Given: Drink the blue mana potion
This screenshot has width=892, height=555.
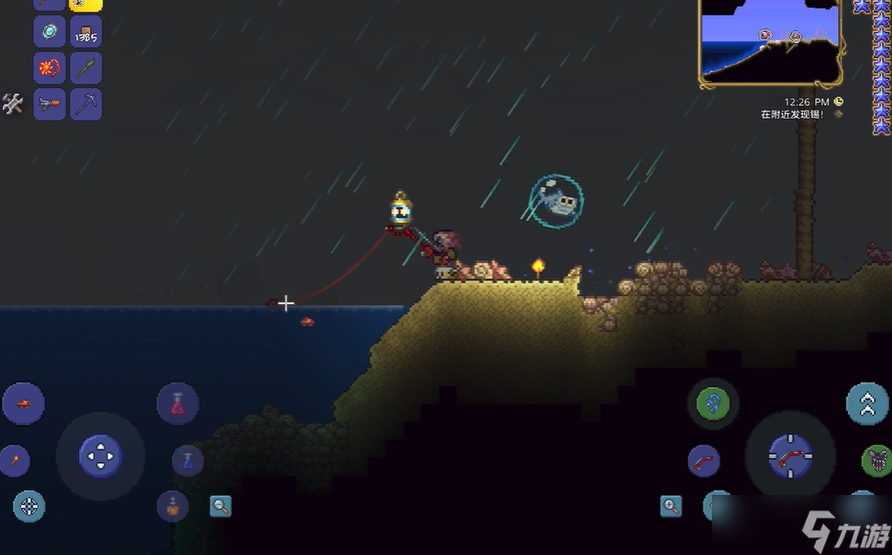Looking at the screenshot, I should (x=188, y=461).
